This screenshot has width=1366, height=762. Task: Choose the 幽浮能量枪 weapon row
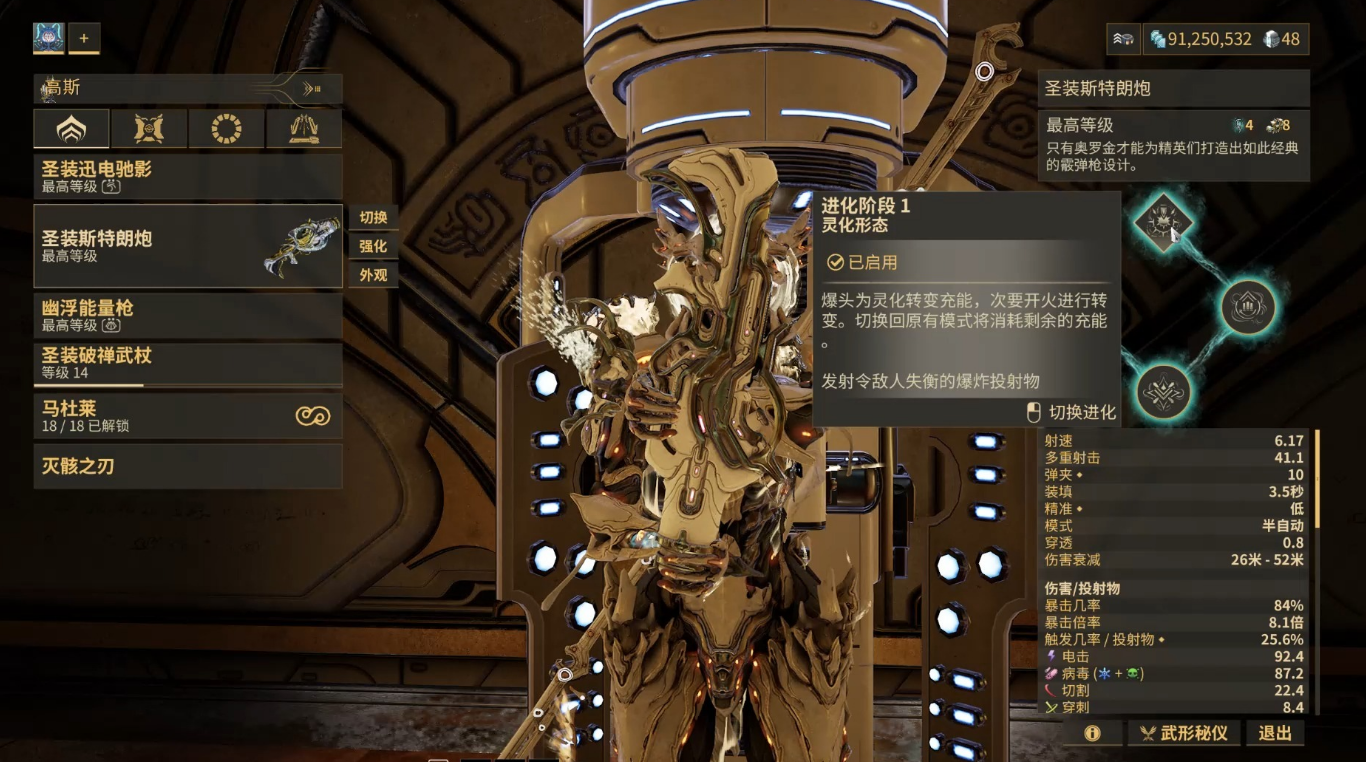188,315
